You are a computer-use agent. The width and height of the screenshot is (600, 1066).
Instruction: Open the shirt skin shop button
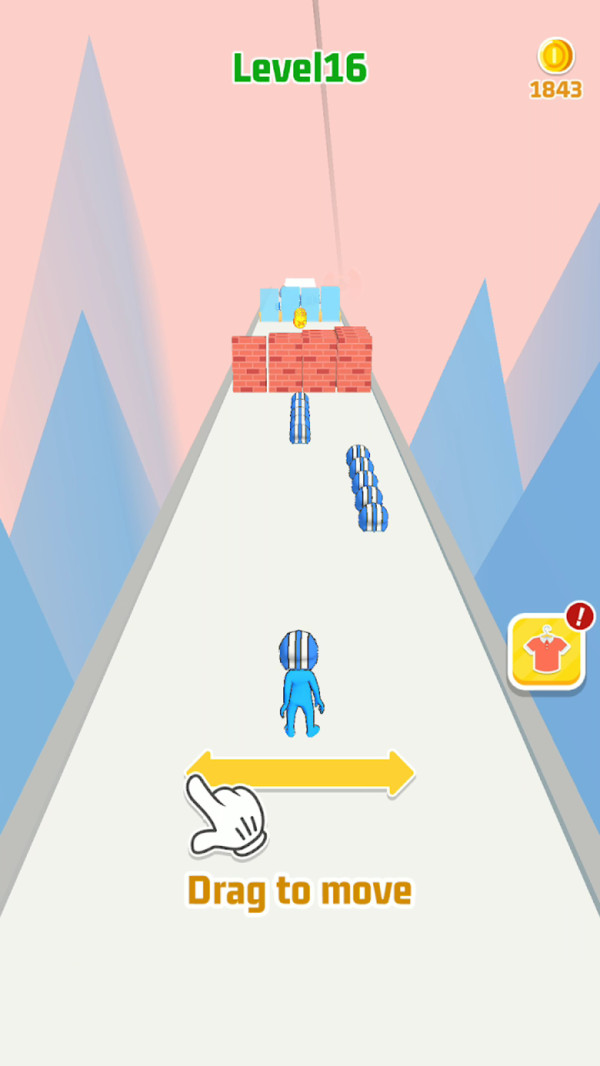click(546, 652)
